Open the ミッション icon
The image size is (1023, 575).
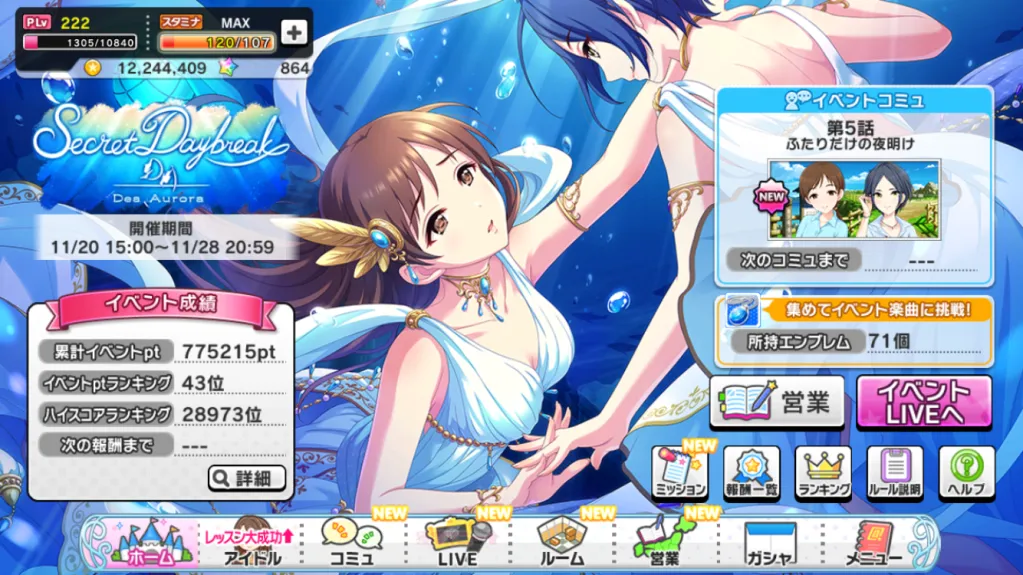coord(680,474)
